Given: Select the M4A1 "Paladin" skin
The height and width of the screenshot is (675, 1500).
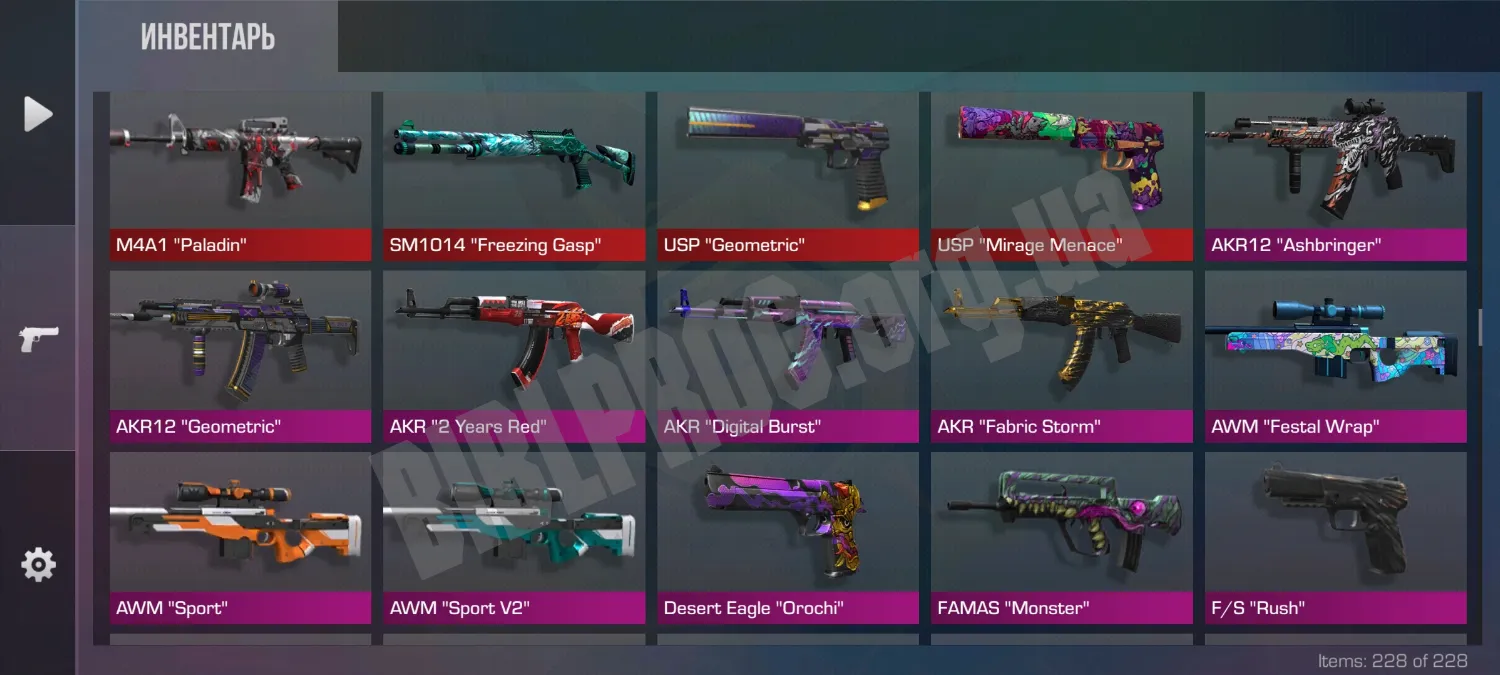Looking at the screenshot, I should (x=240, y=176).
